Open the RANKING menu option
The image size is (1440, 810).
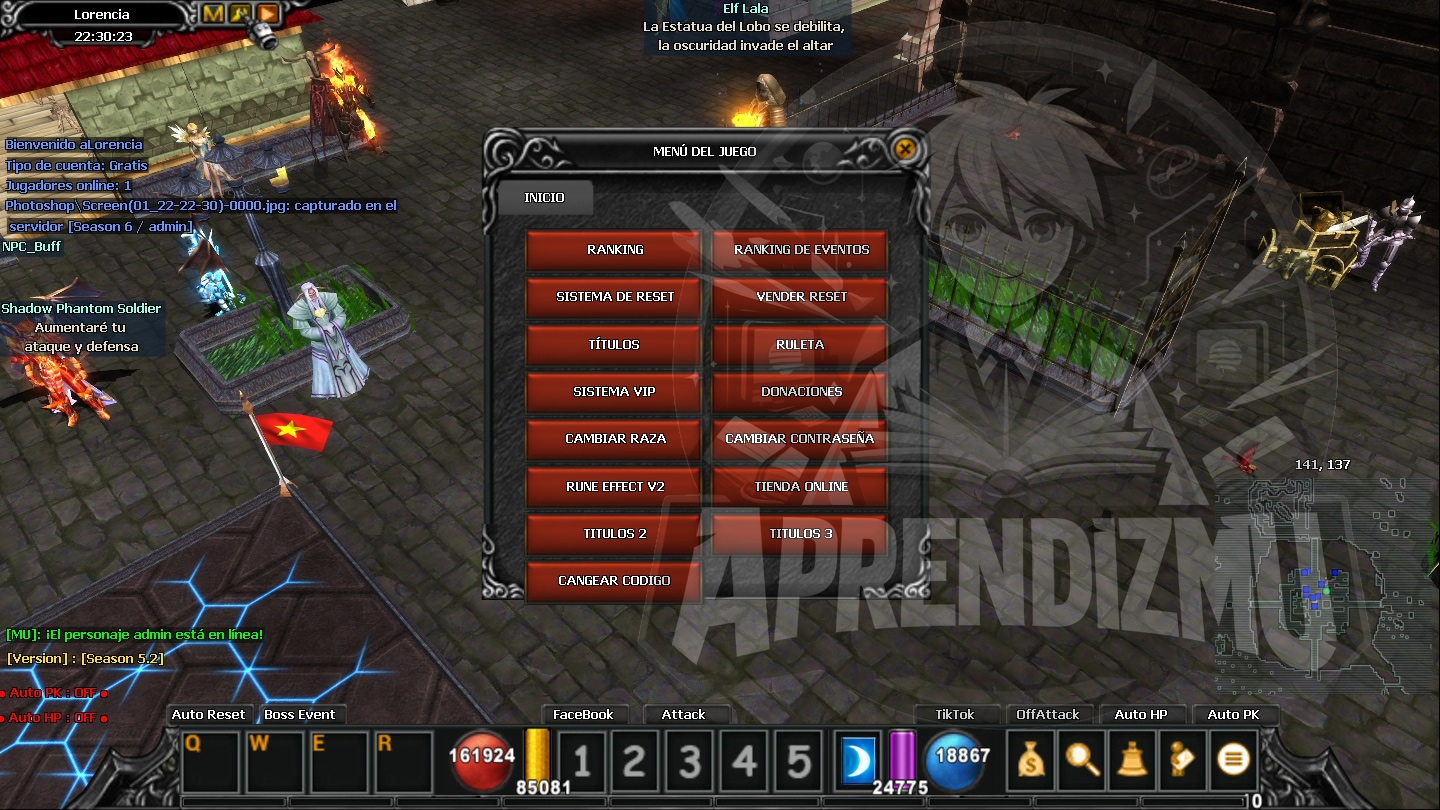(612, 250)
